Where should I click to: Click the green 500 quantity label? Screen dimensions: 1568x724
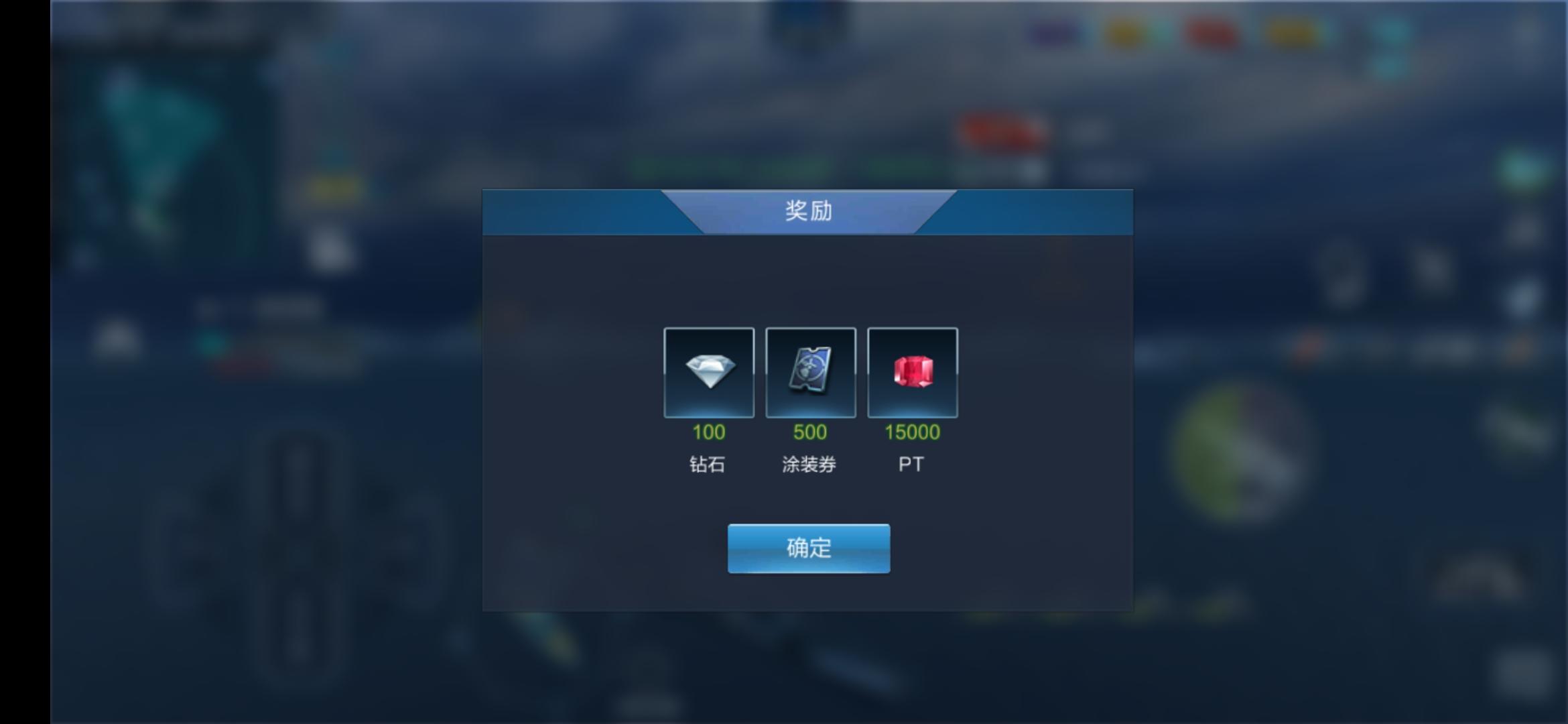click(x=810, y=432)
